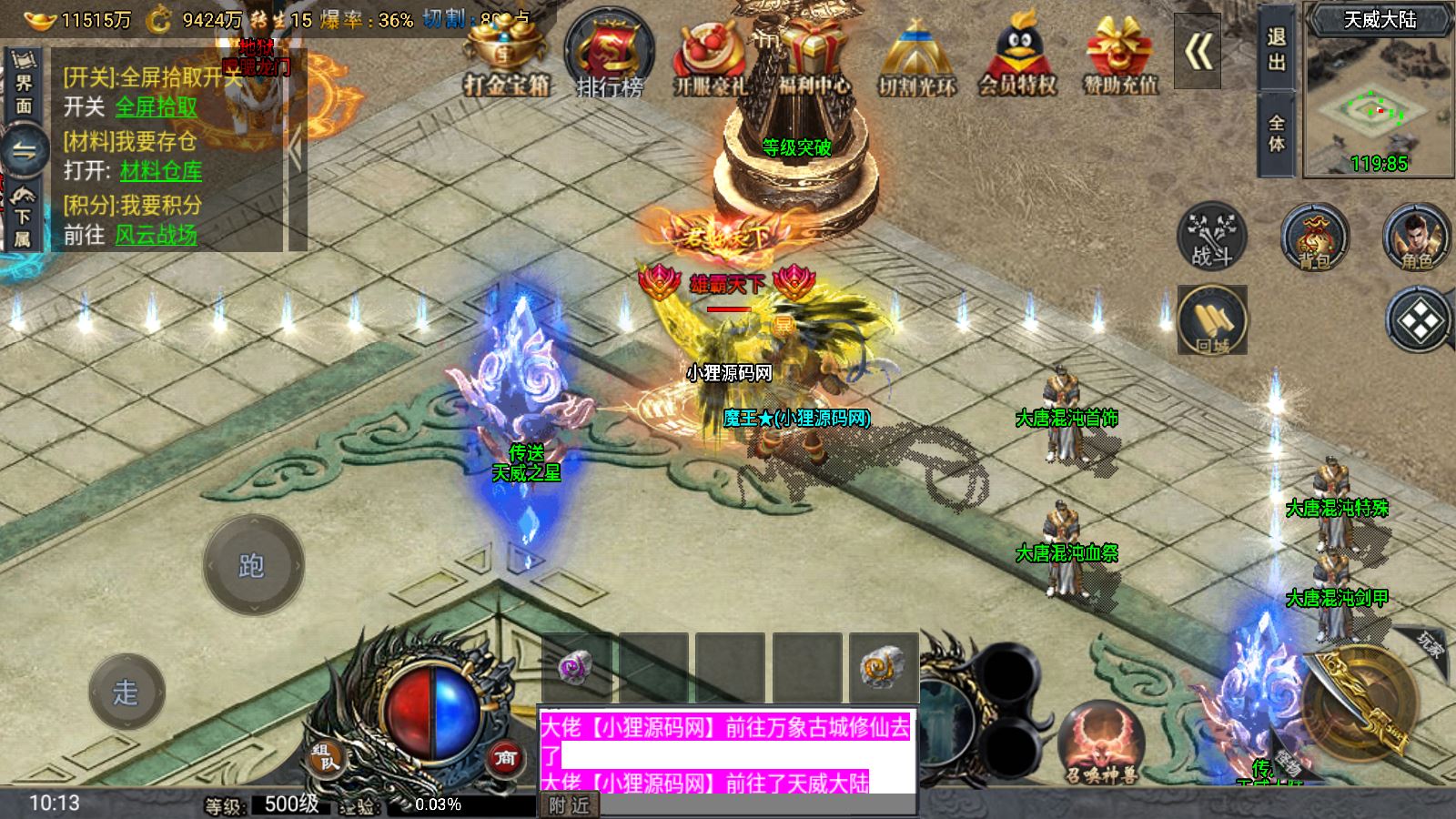Viewport: 1456px width, 819px height.
Task: Open the 福利中心 welfare center
Action: 814,56
